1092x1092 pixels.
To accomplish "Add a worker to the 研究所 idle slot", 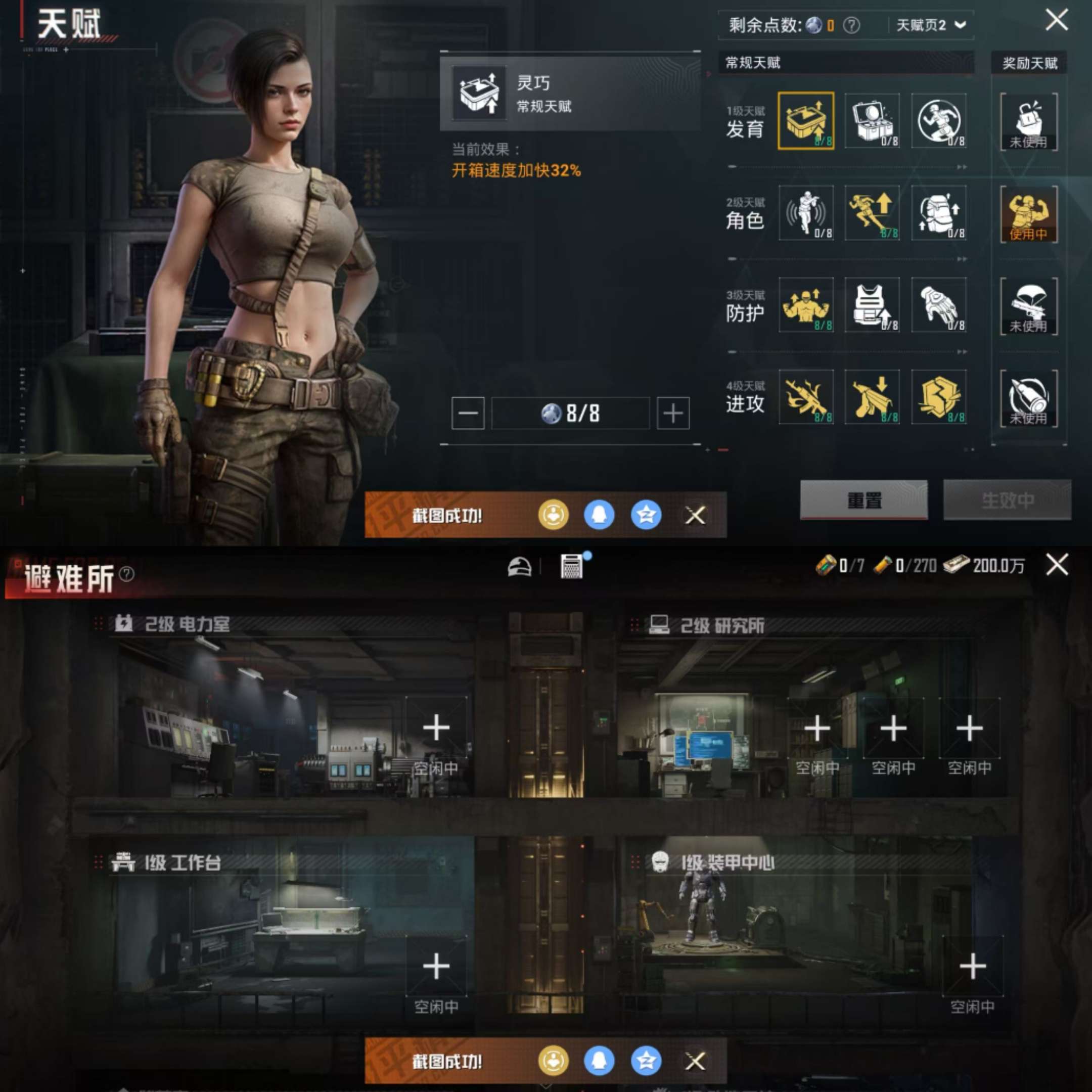I will pyautogui.click(x=818, y=729).
